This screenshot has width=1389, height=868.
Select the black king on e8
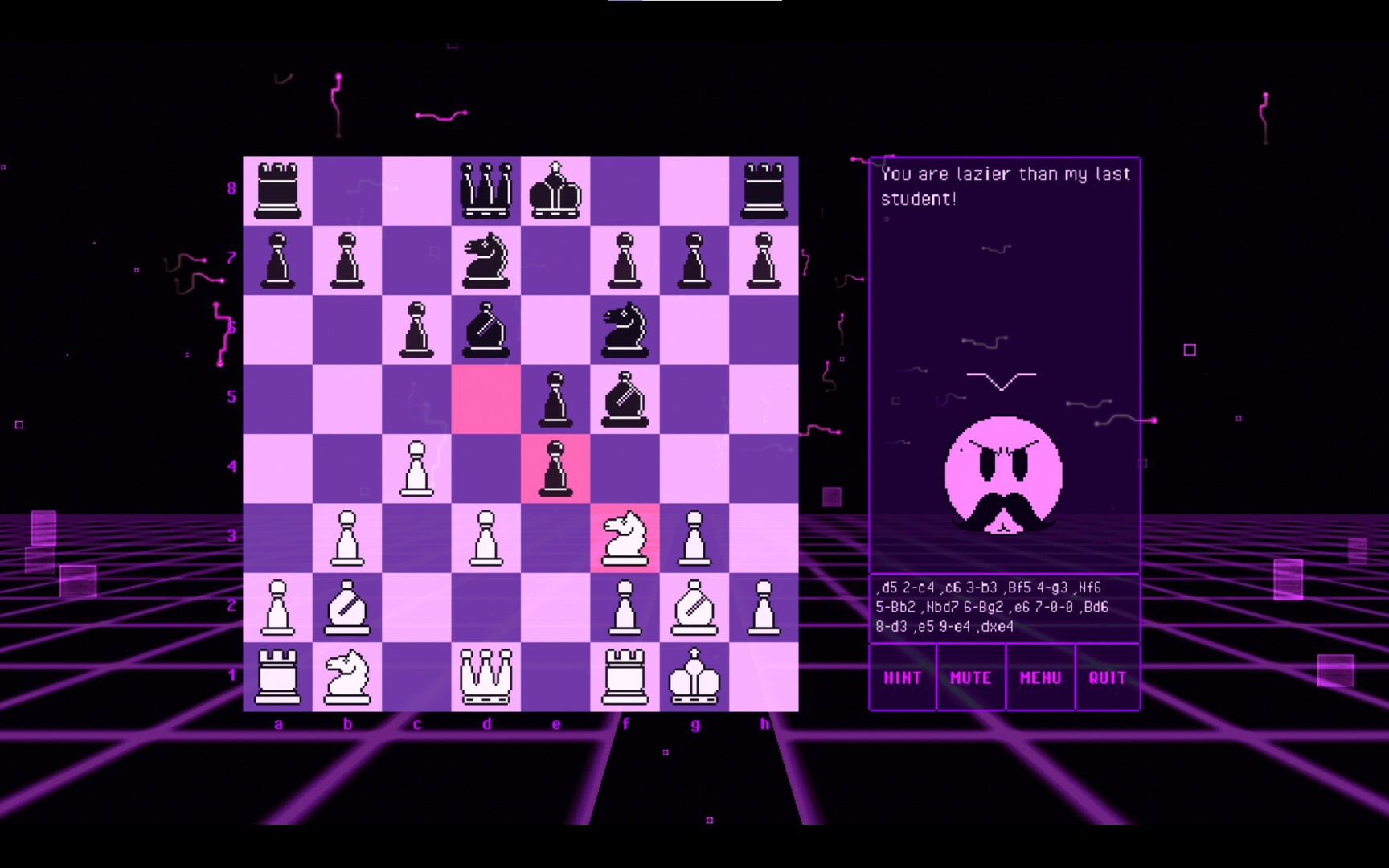pyautogui.click(x=556, y=189)
